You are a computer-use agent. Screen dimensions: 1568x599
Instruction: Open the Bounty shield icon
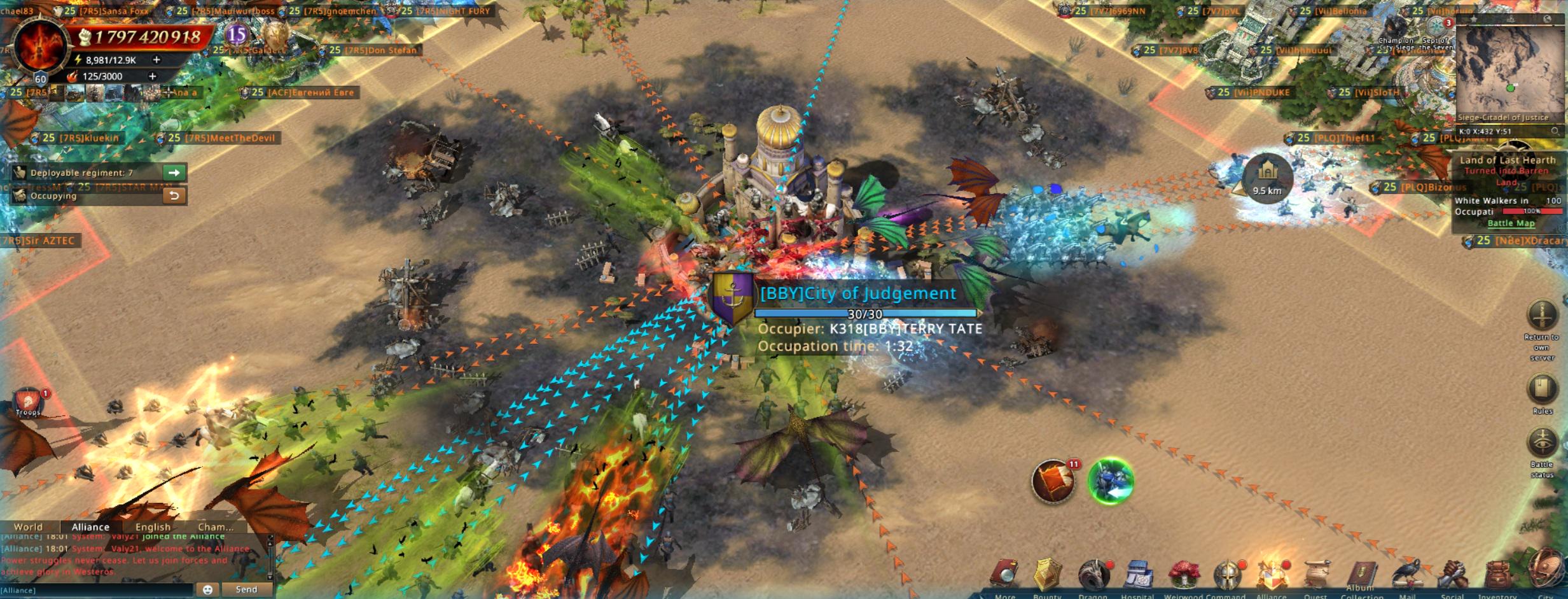click(1047, 575)
